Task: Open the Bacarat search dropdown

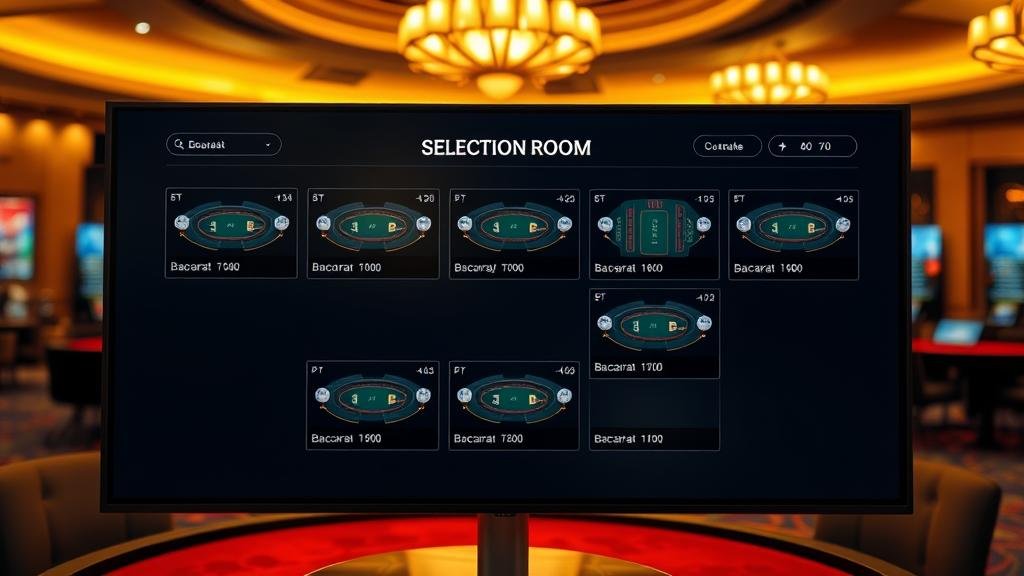Action: tap(223, 145)
